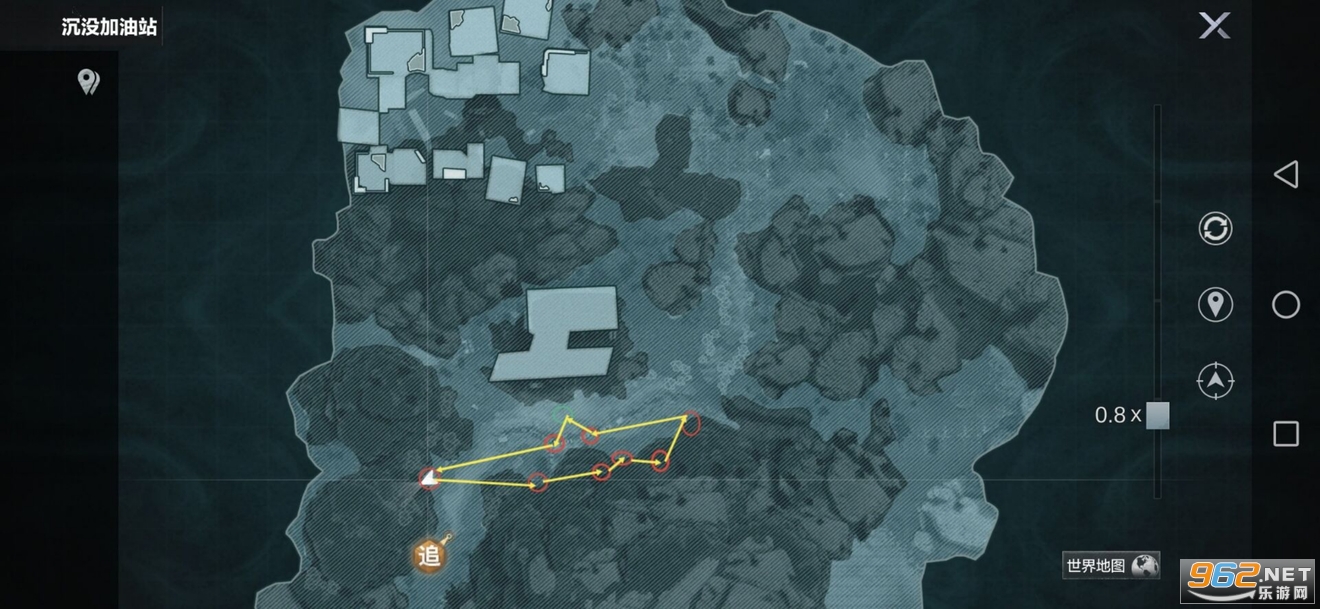Tap the Android back triangle button
The width and height of the screenshot is (1320, 609).
click(x=1285, y=175)
